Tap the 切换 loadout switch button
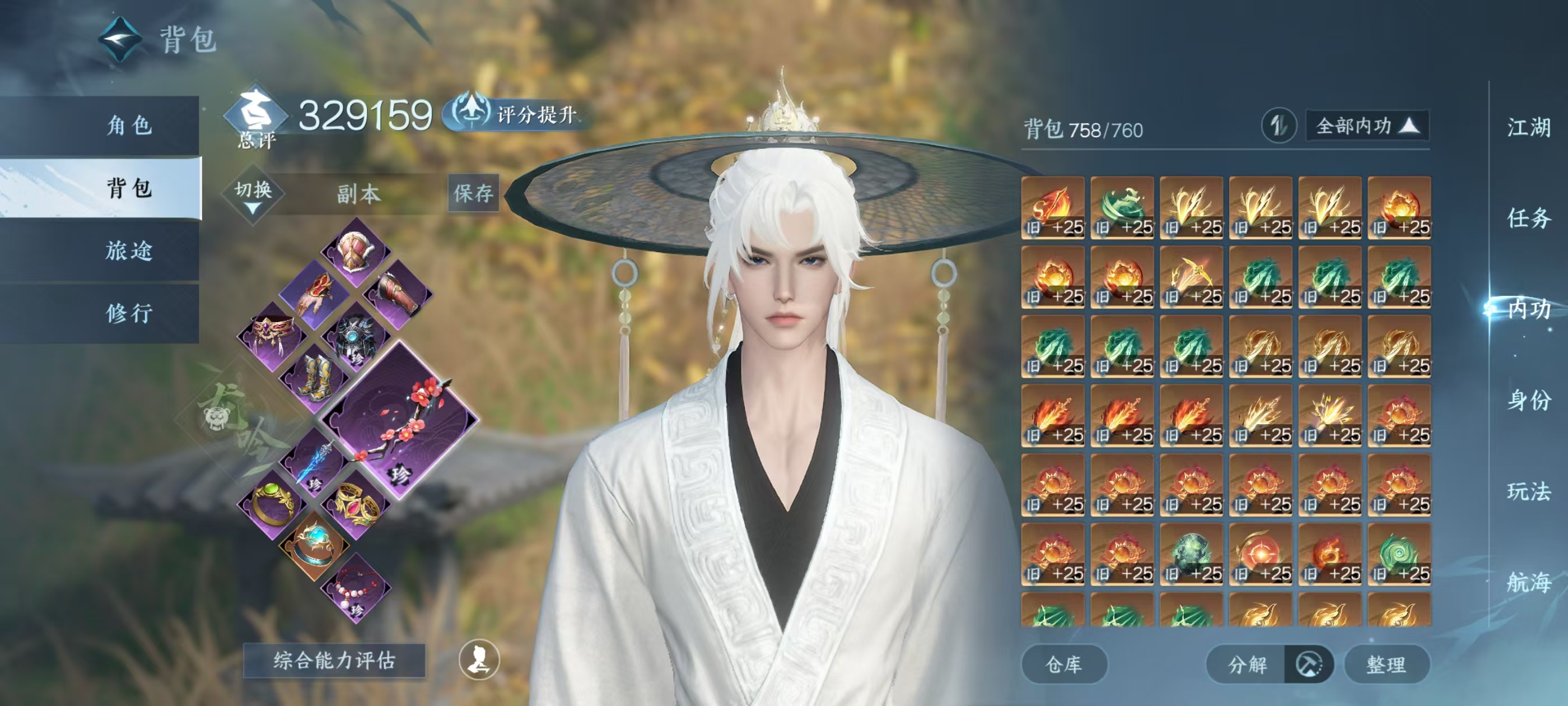 point(253,193)
